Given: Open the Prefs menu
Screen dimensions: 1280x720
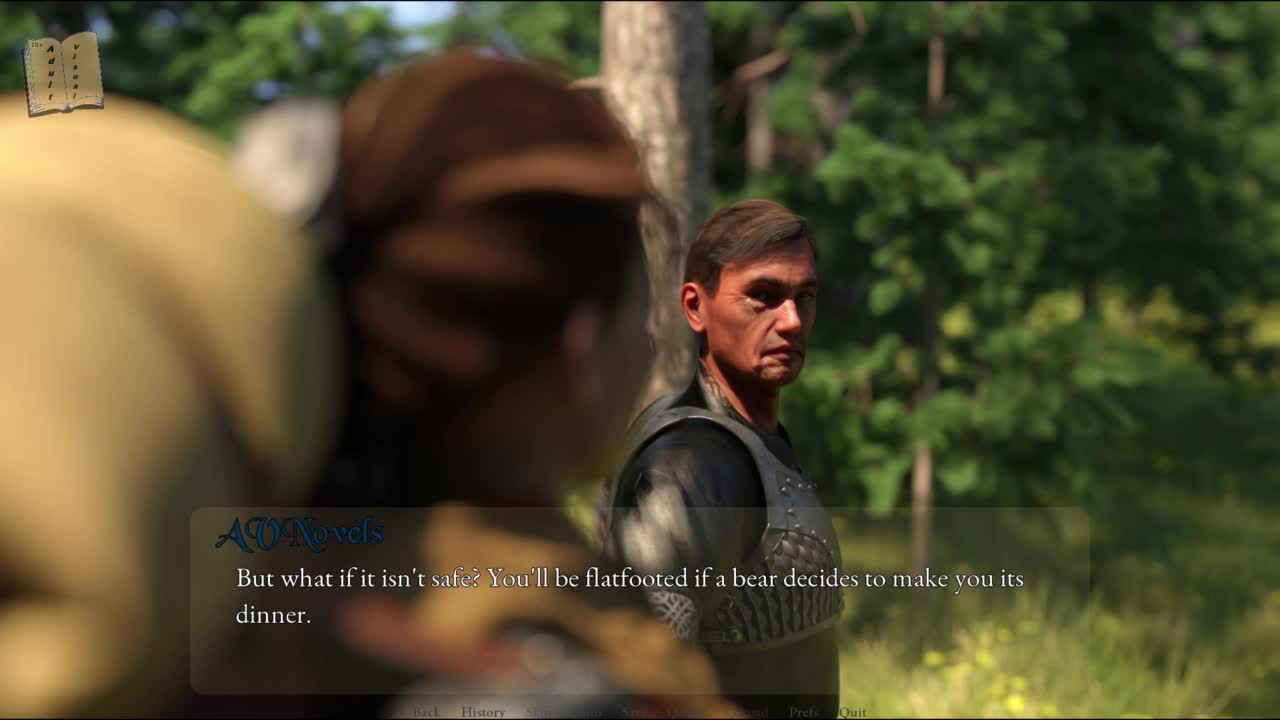Looking at the screenshot, I should click(x=803, y=712).
